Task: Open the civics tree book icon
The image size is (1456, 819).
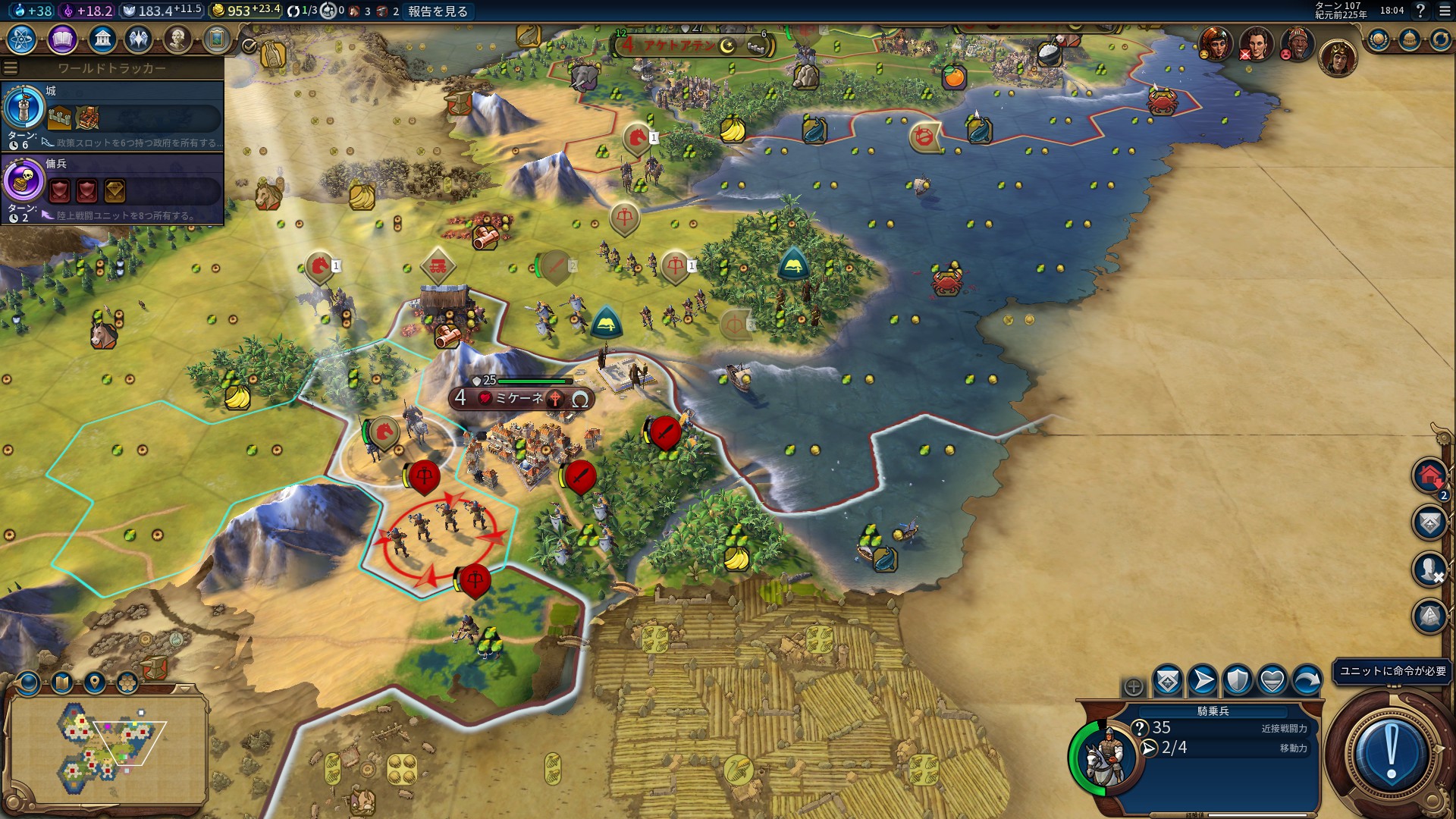Action: pos(62,39)
